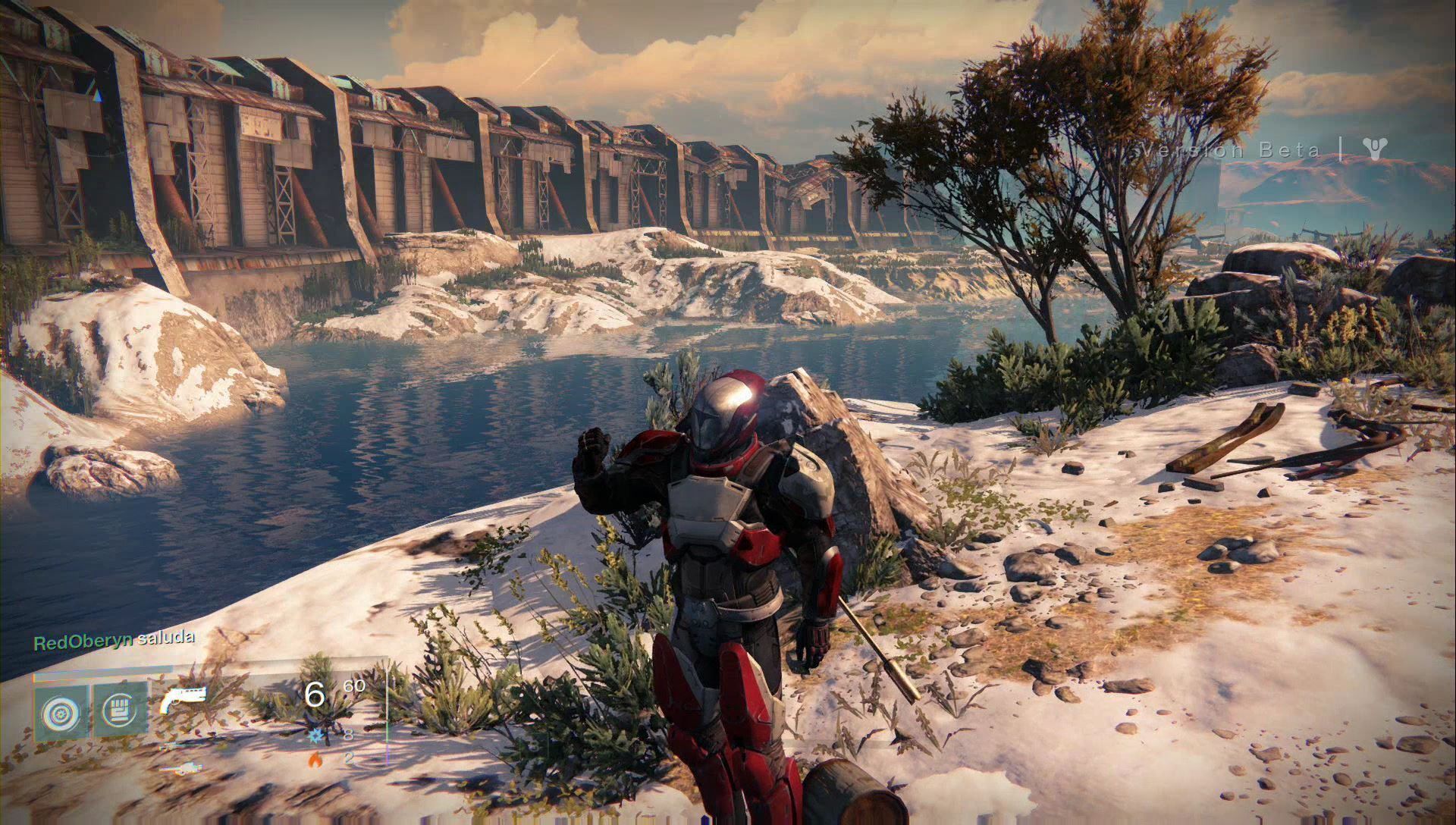Click the Destiny logo watermark
1456x825 pixels.
coord(1373,149)
